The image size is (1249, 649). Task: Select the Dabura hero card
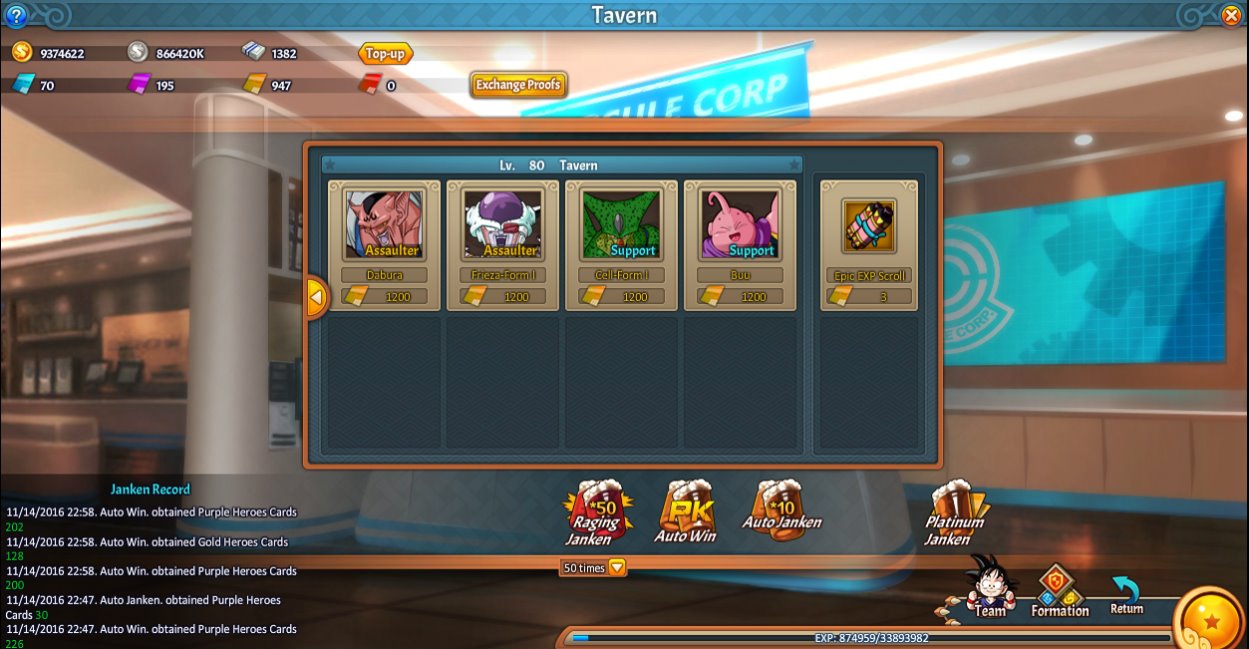tap(384, 226)
